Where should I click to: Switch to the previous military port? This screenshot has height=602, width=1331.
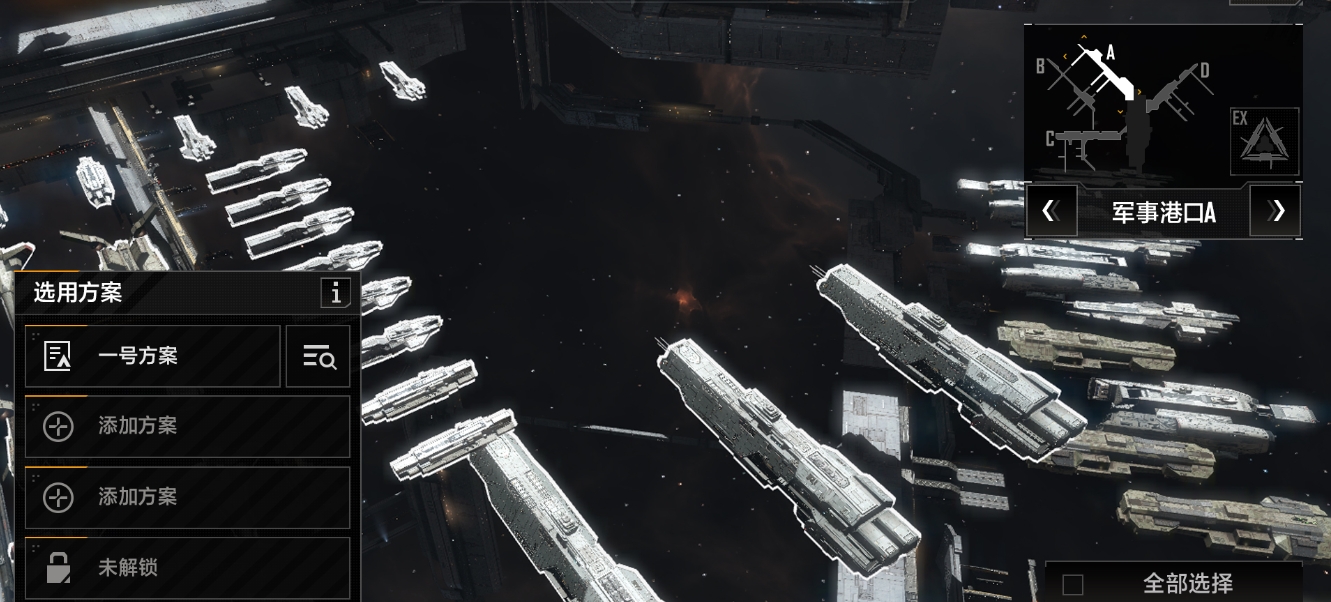[1051, 211]
